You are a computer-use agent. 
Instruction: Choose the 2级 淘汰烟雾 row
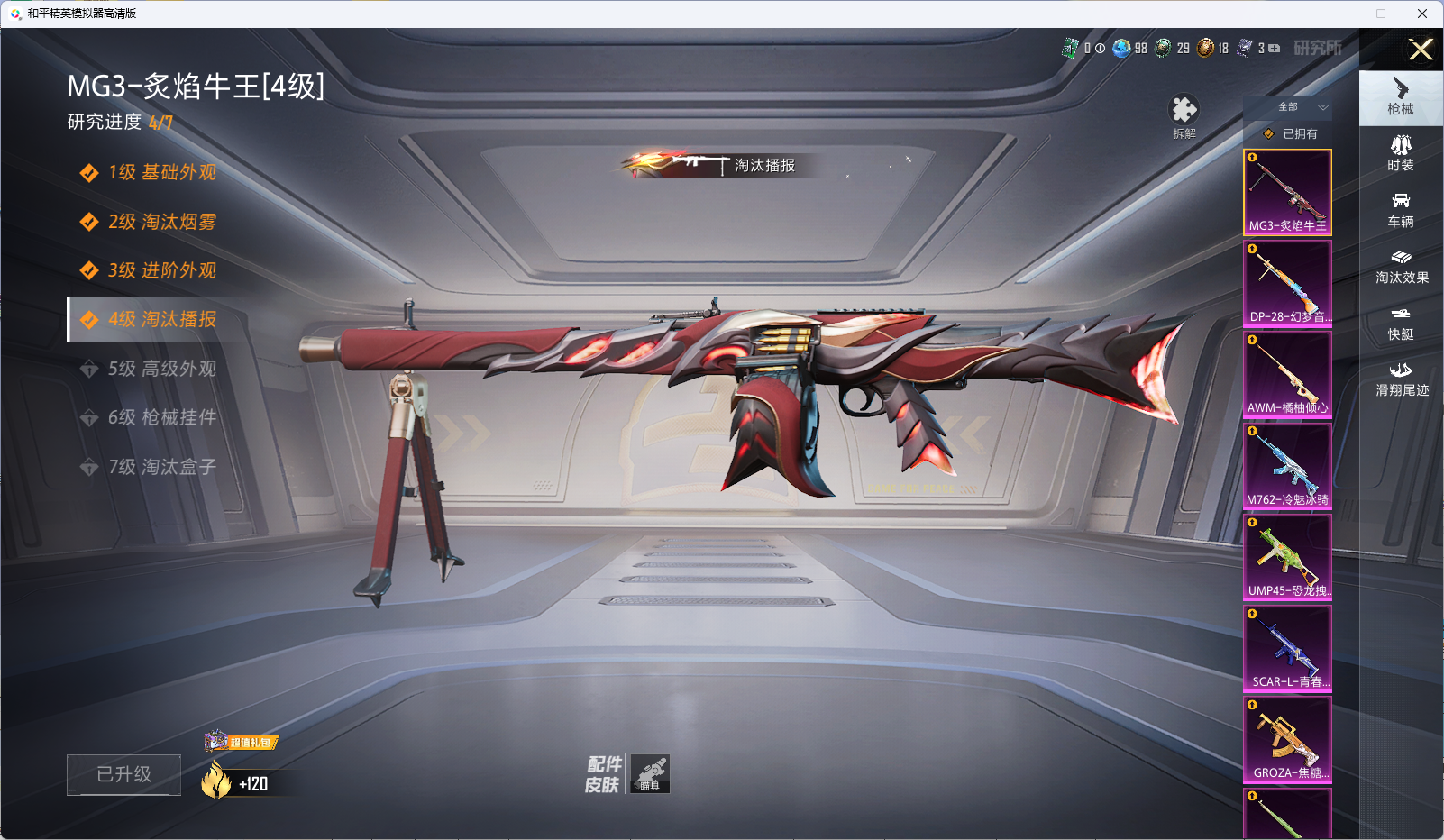[x=162, y=222]
